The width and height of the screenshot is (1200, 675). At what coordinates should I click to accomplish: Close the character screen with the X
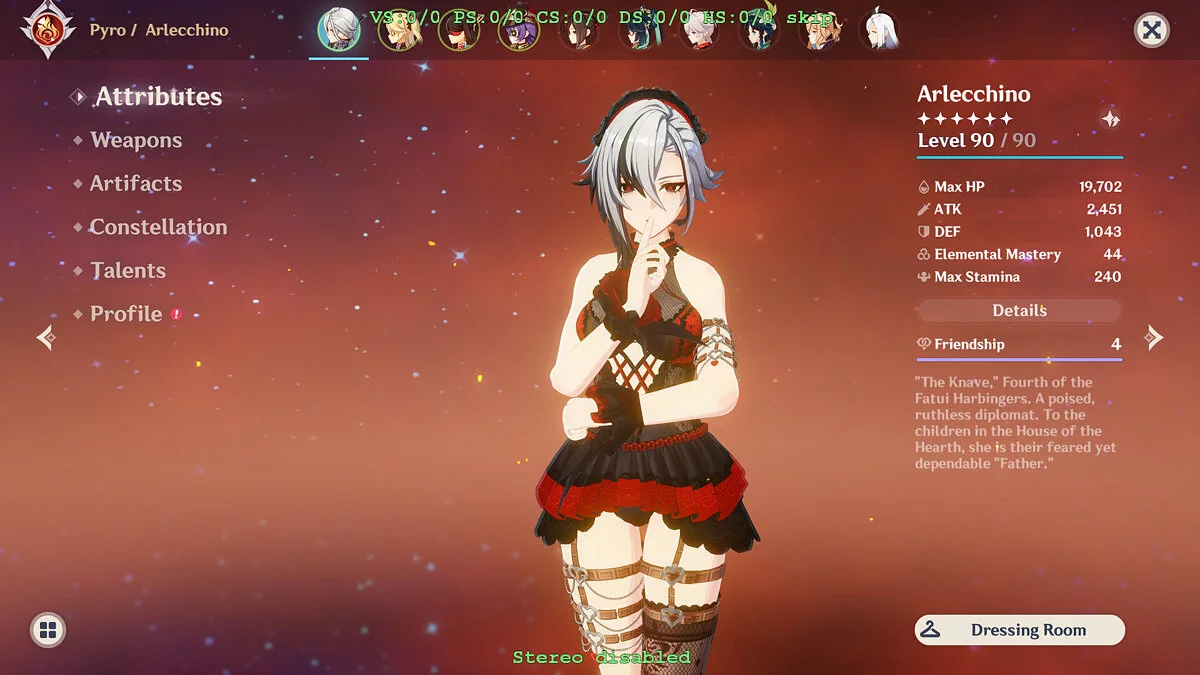click(x=1152, y=31)
